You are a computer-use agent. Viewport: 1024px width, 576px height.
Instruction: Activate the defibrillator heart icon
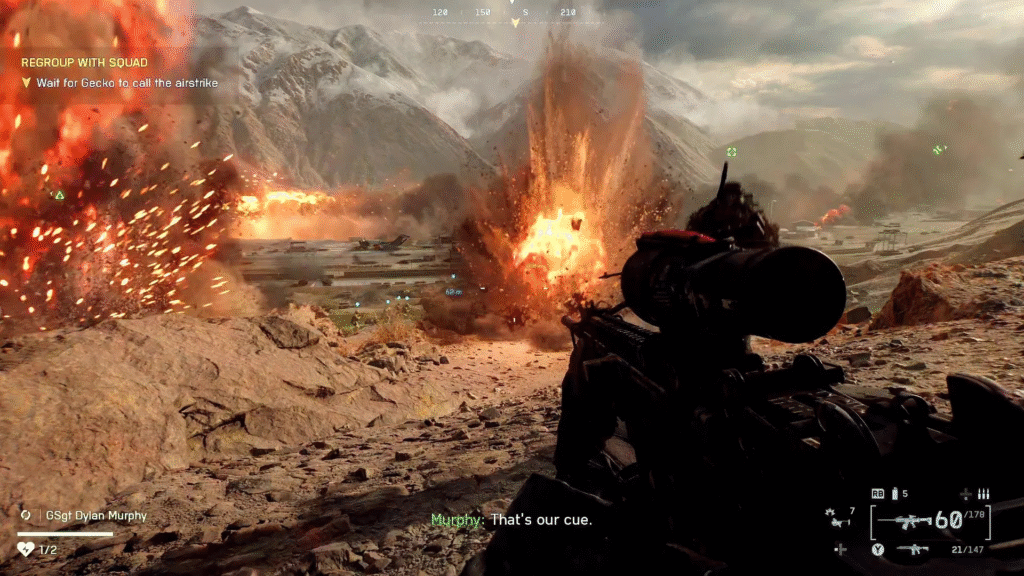[26, 548]
